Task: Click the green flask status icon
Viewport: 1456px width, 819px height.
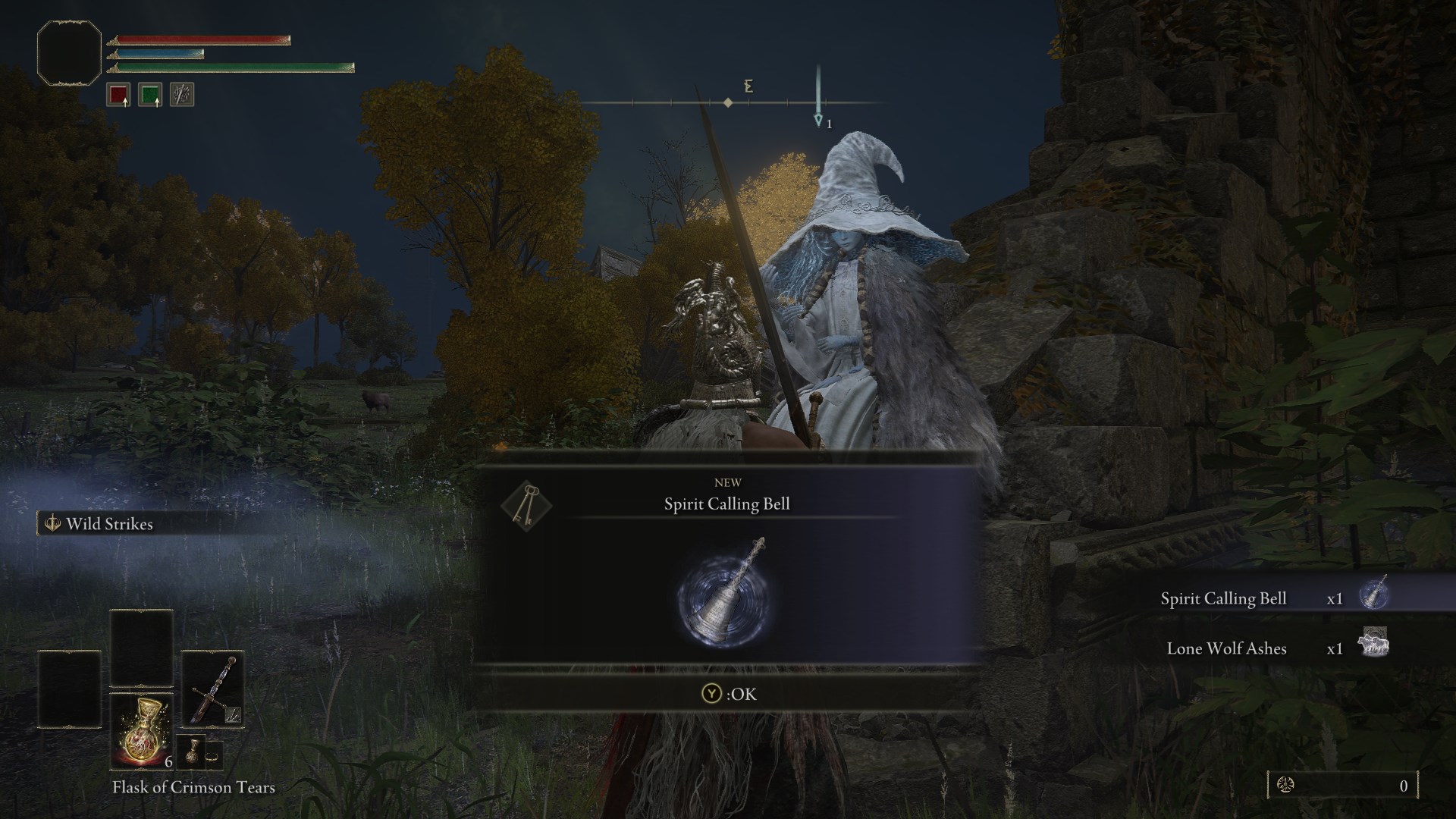Action: click(149, 95)
